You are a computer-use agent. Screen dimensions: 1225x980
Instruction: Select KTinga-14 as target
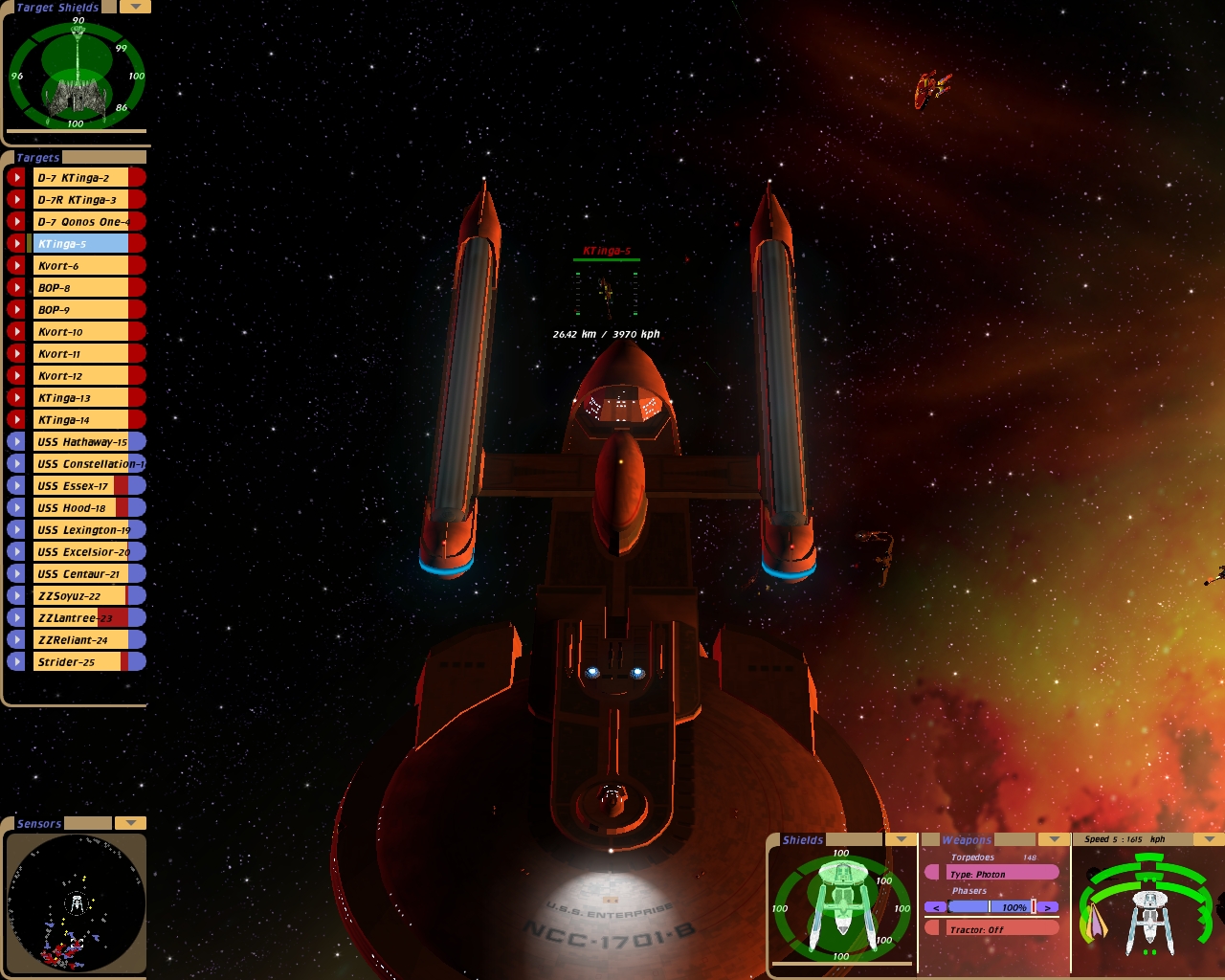coord(80,420)
